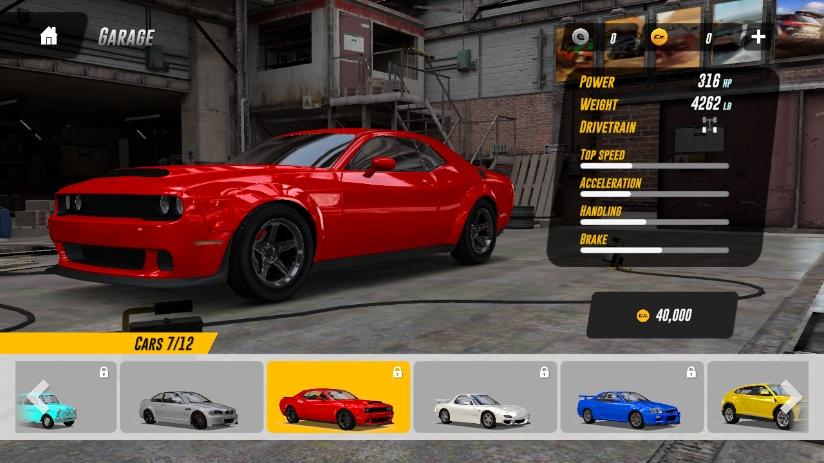824x463 pixels.
Task: Pick the white sports car thumbnail
Action: coord(485,398)
